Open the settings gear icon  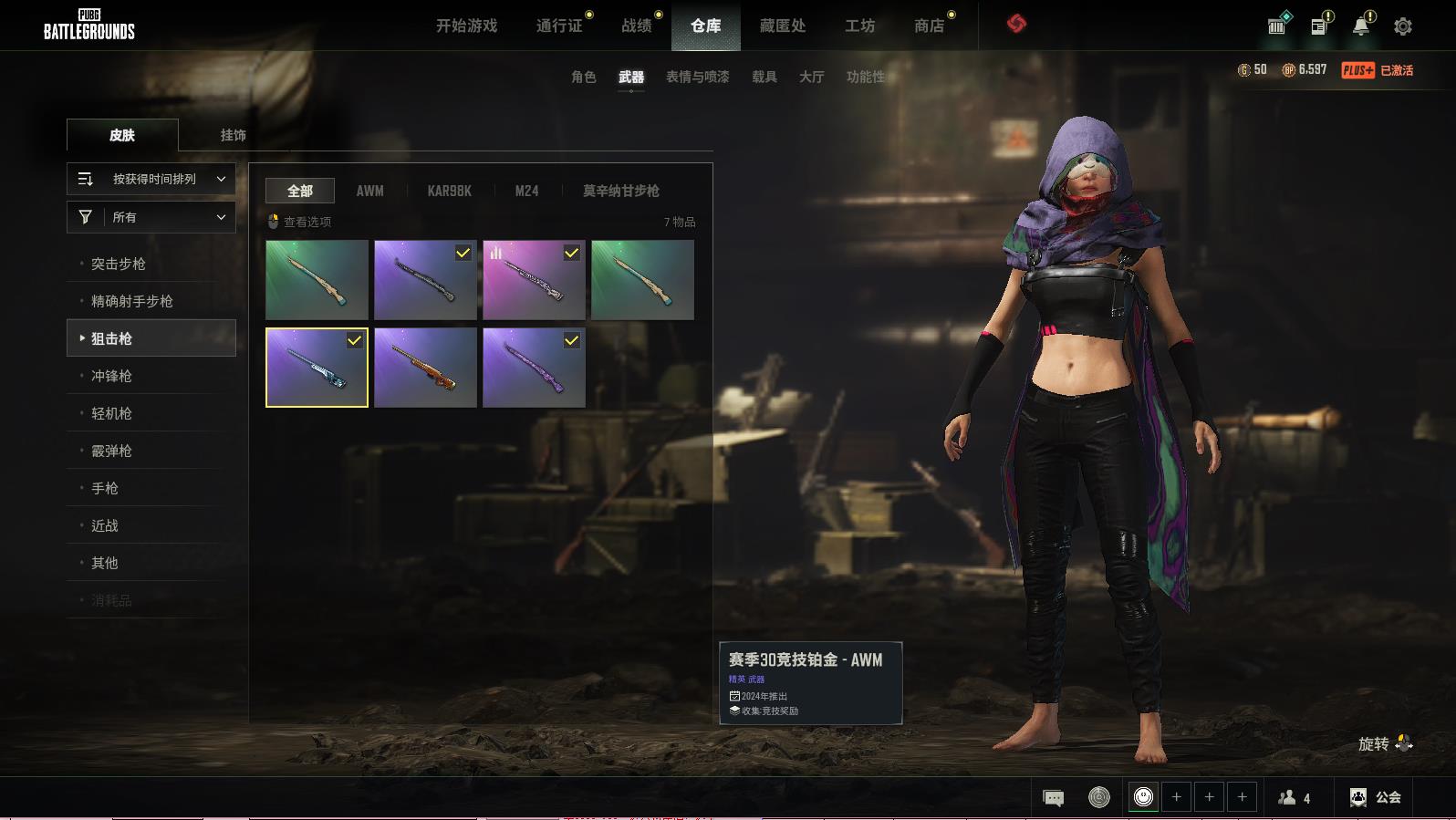point(1402,26)
